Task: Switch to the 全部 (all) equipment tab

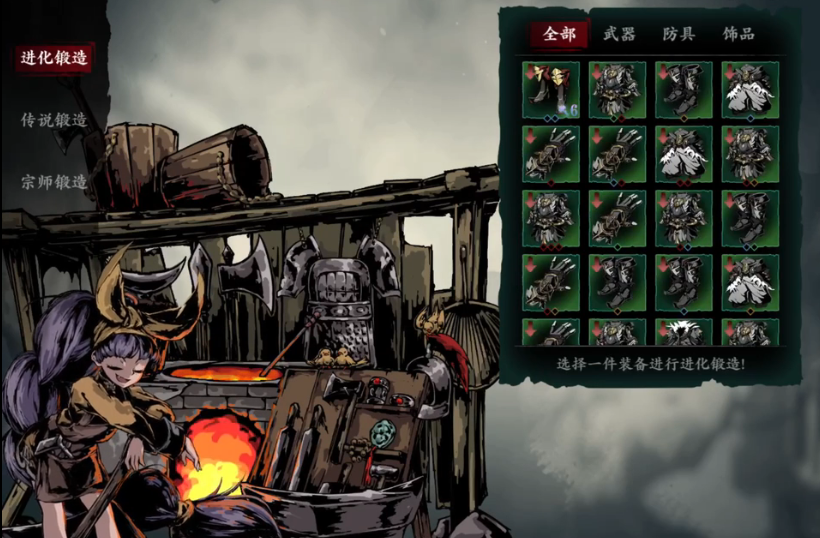Action: 560,34
